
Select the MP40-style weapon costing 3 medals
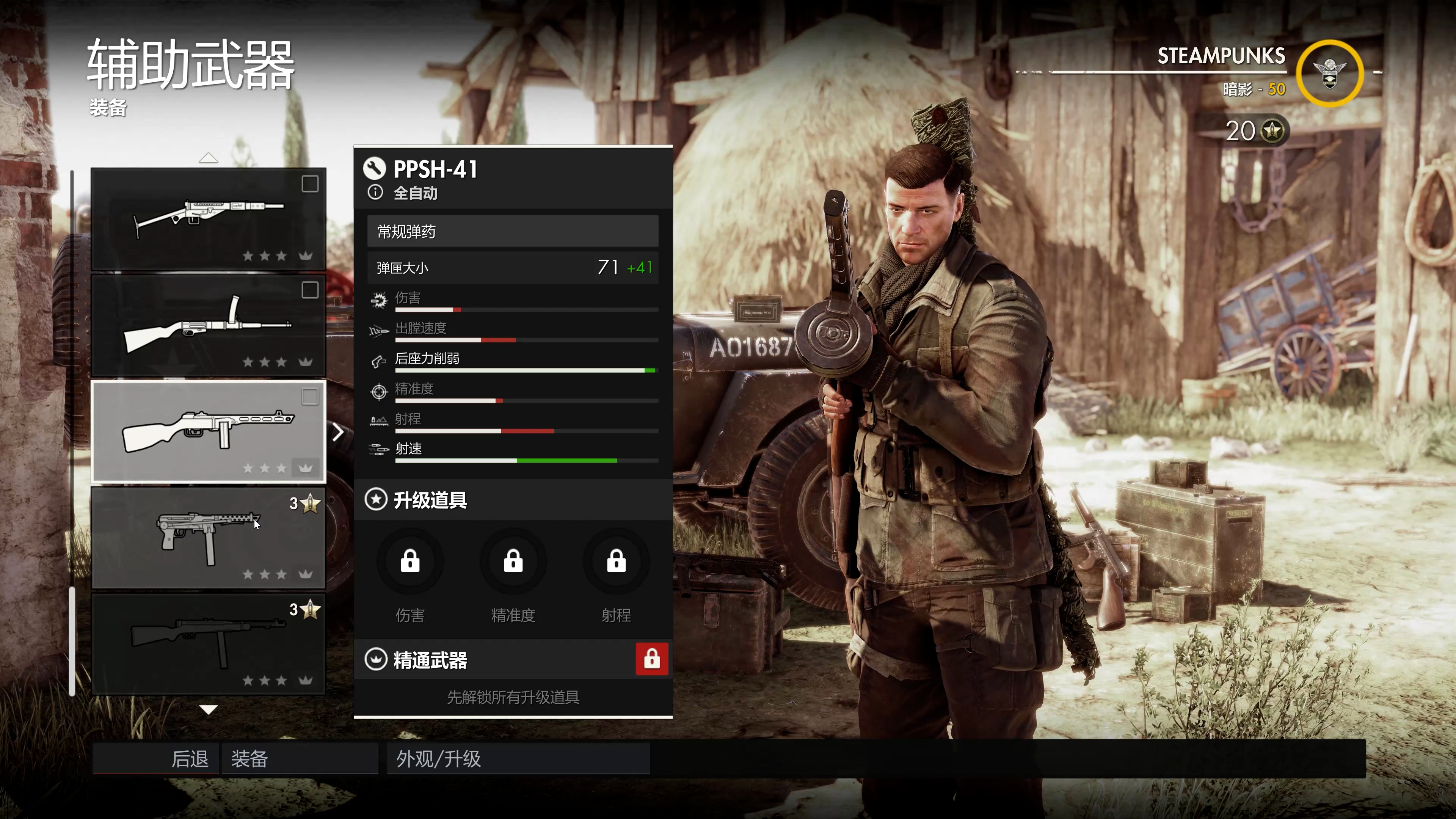pyautogui.click(x=209, y=538)
